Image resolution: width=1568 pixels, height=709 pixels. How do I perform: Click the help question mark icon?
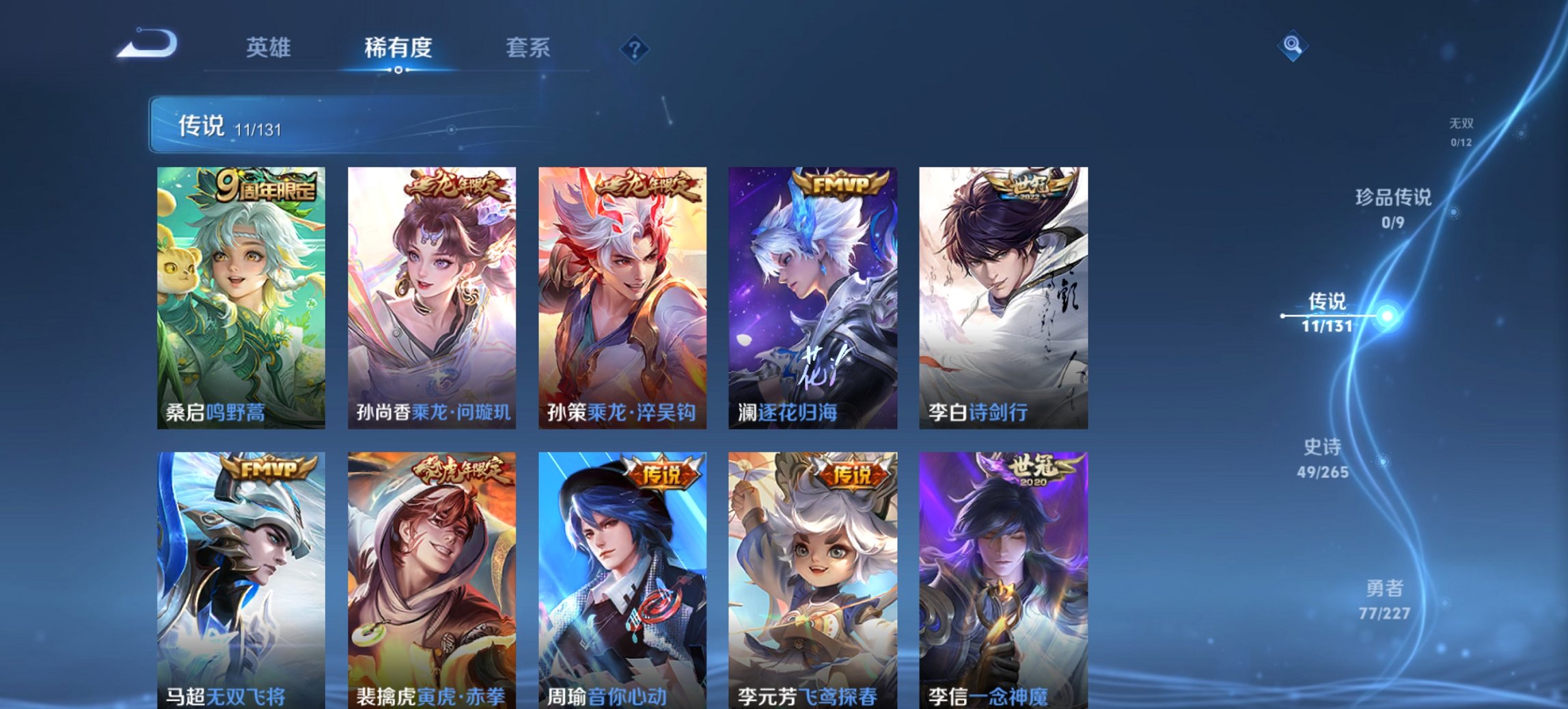pyautogui.click(x=635, y=49)
